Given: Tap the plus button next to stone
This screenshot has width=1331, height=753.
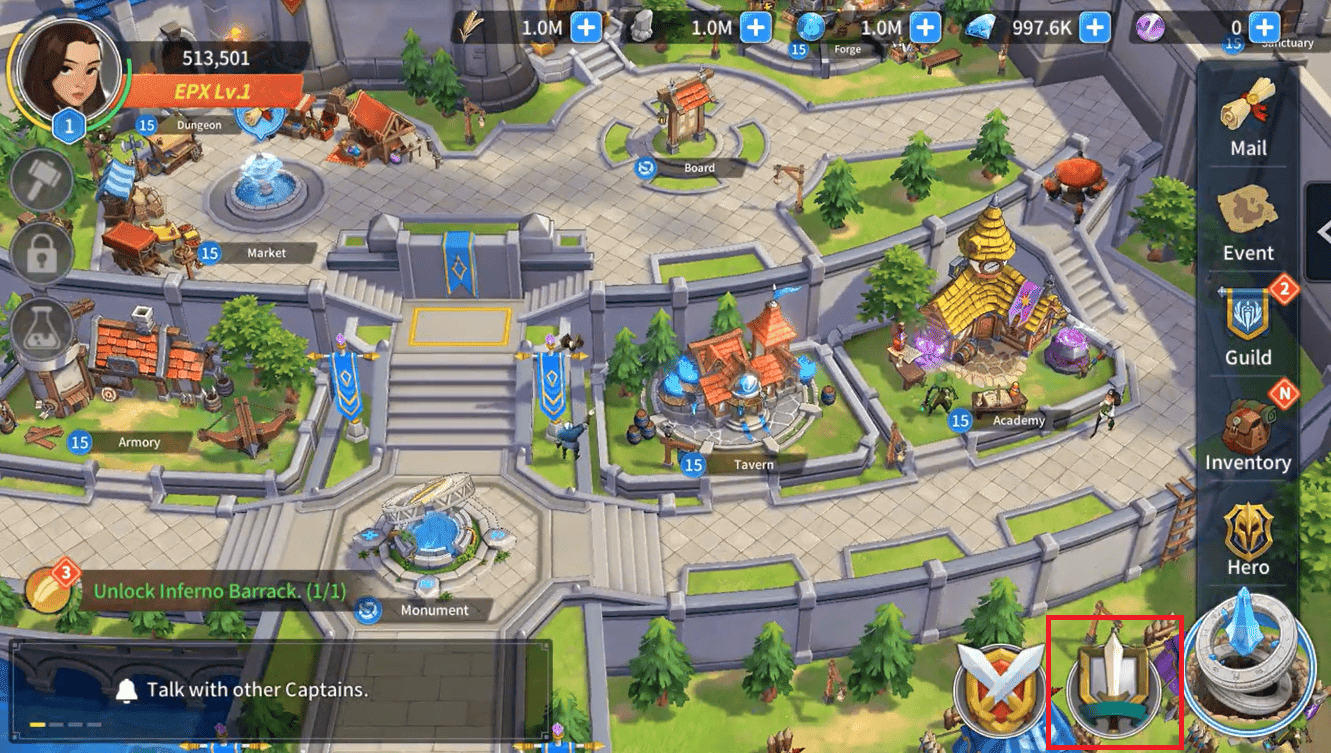Looking at the screenshot, I should [x=756, y=28].
